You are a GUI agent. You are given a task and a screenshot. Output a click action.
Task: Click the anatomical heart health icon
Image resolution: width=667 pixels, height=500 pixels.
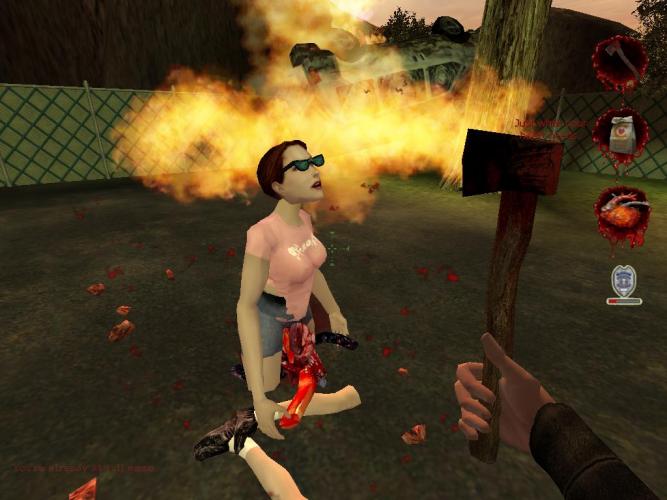(x=621, y=213)
